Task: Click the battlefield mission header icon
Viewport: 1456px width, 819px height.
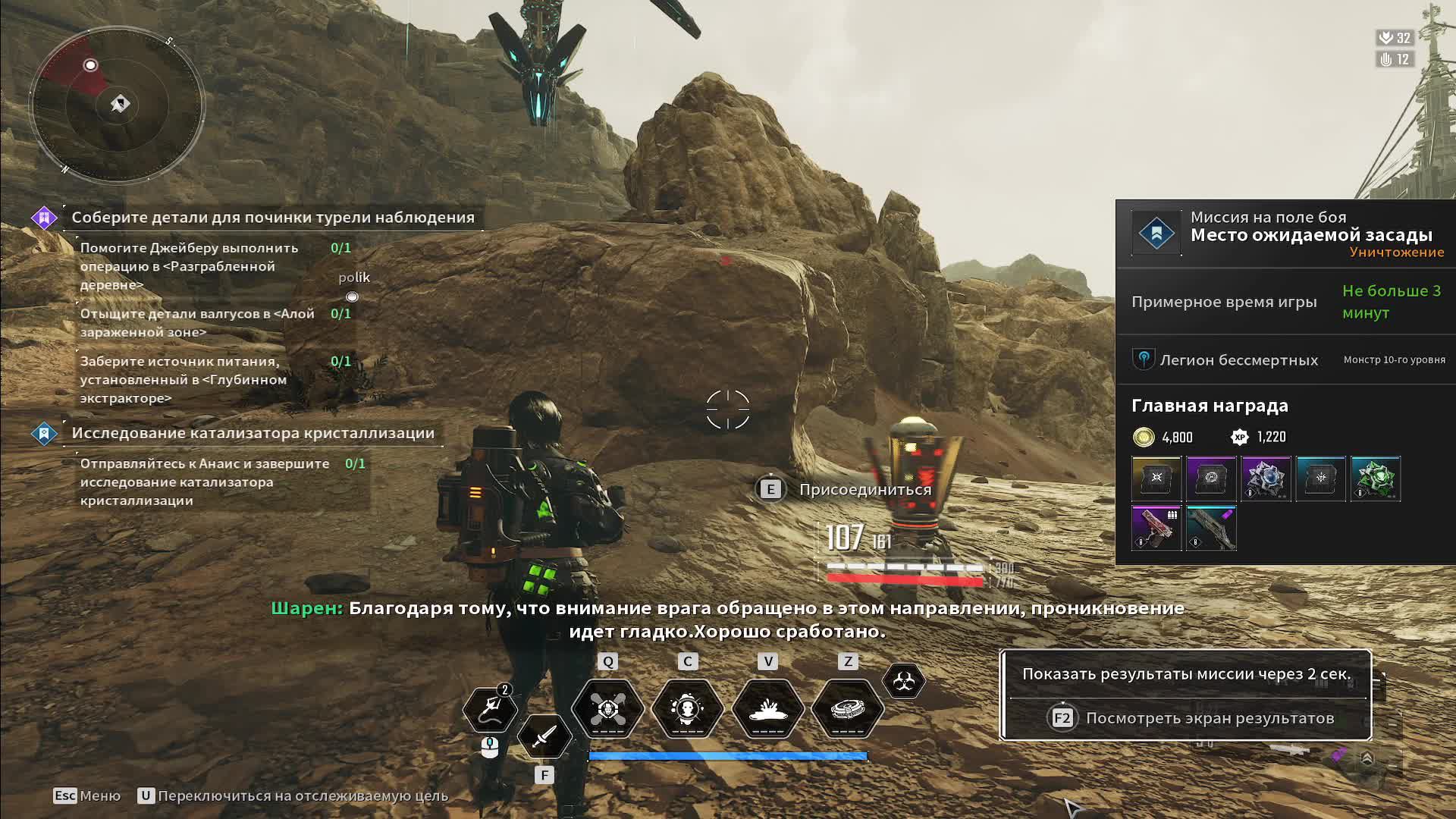Action: [1156, 233]
